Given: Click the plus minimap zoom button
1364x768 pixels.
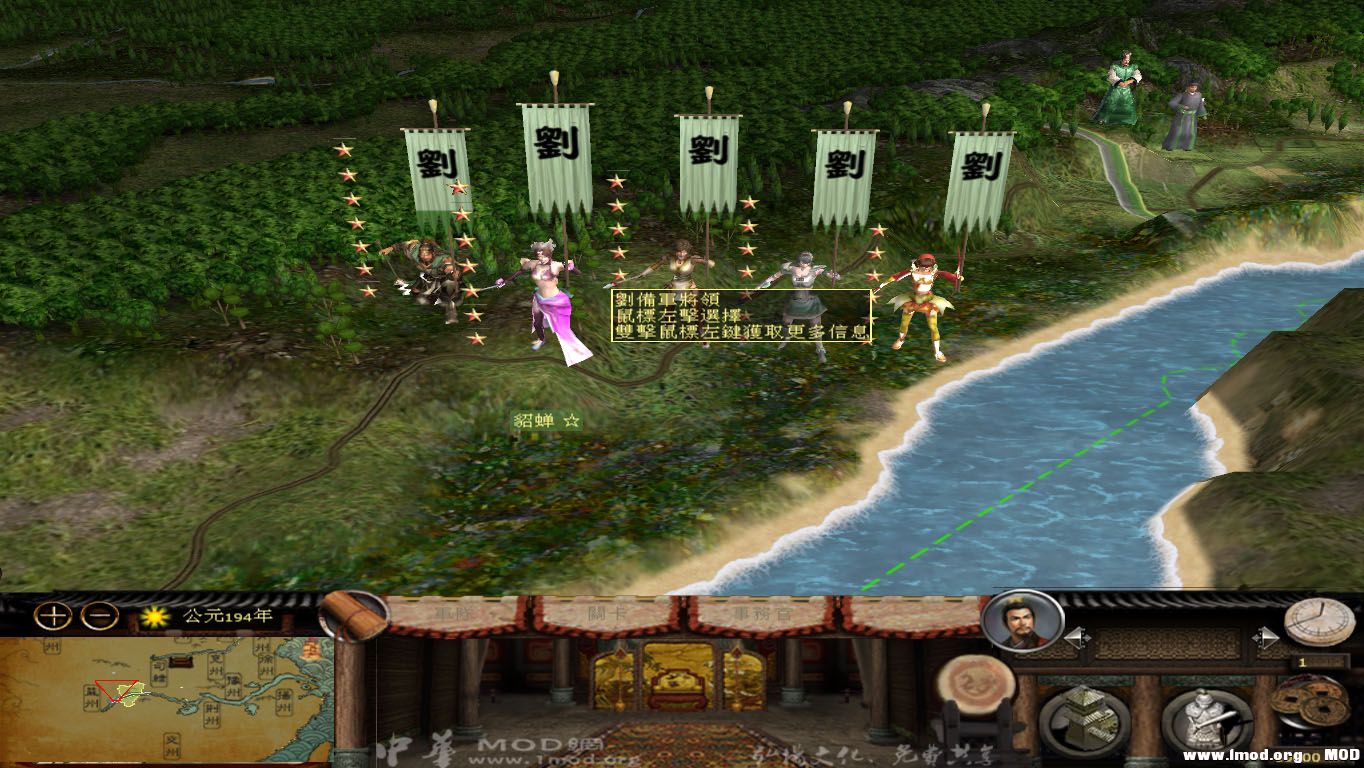Looking at the screenshot, I should [x=51, y=616].
